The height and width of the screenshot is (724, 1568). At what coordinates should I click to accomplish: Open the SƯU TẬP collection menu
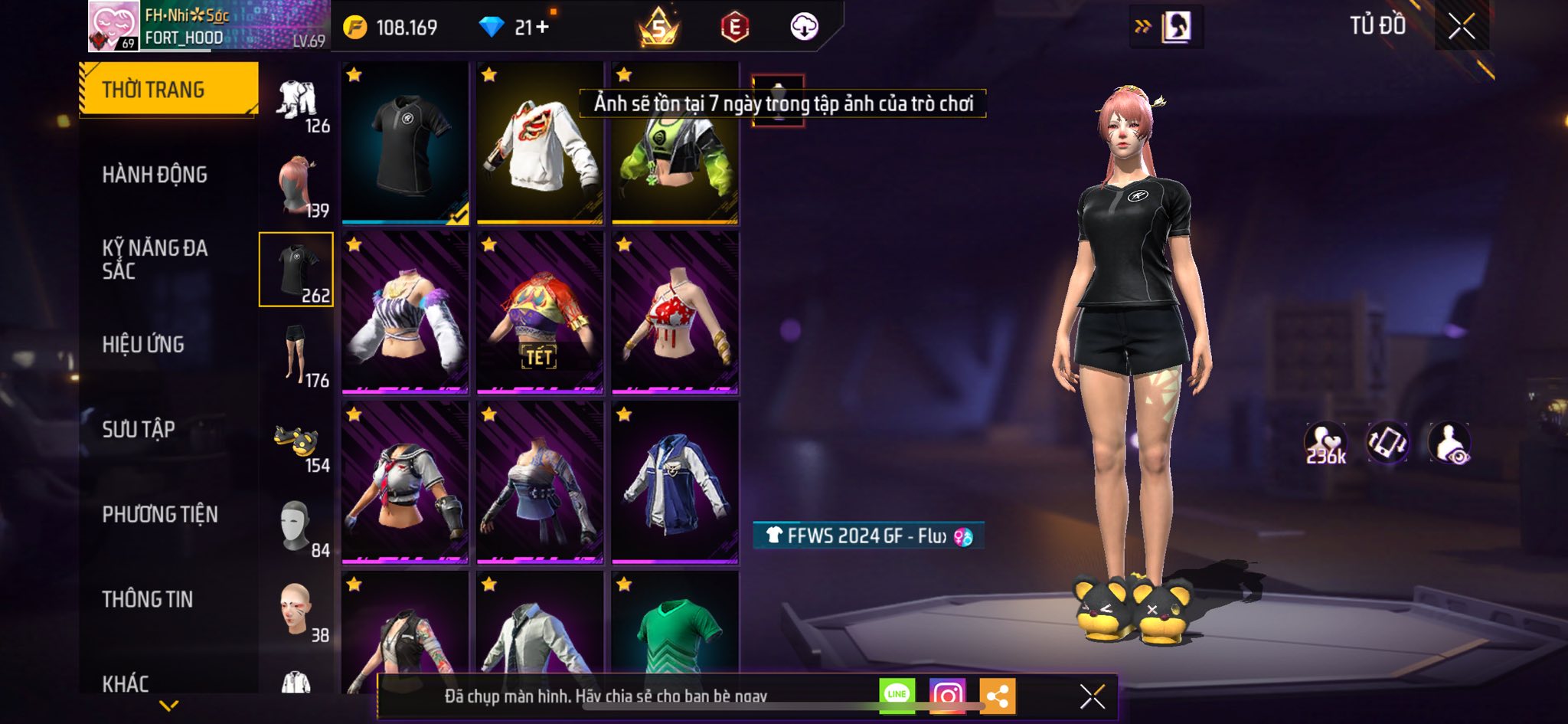(x=139, y=429)
